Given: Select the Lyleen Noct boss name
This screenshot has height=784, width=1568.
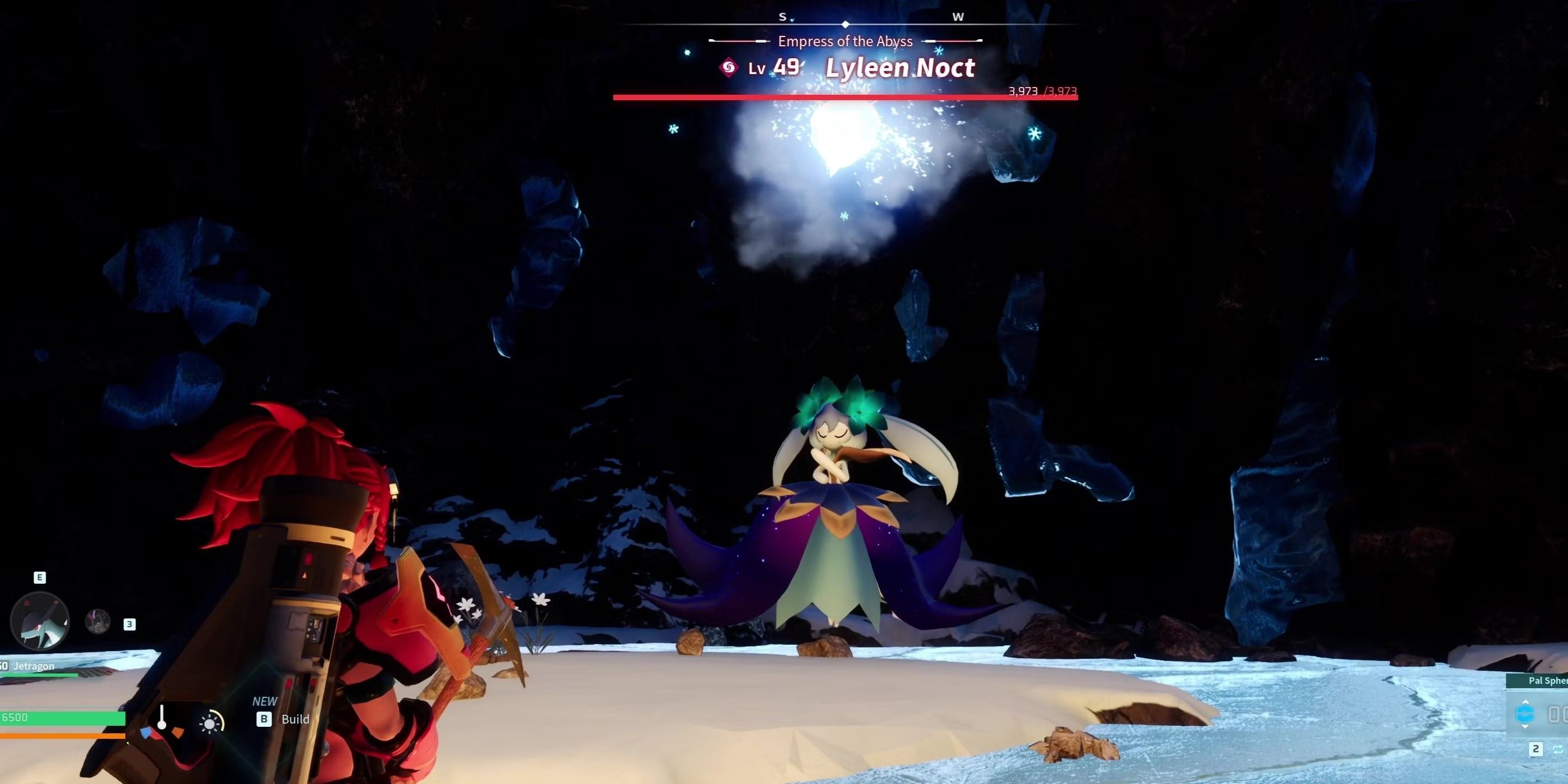Looking at the screenshot, I should coord(899,68).
